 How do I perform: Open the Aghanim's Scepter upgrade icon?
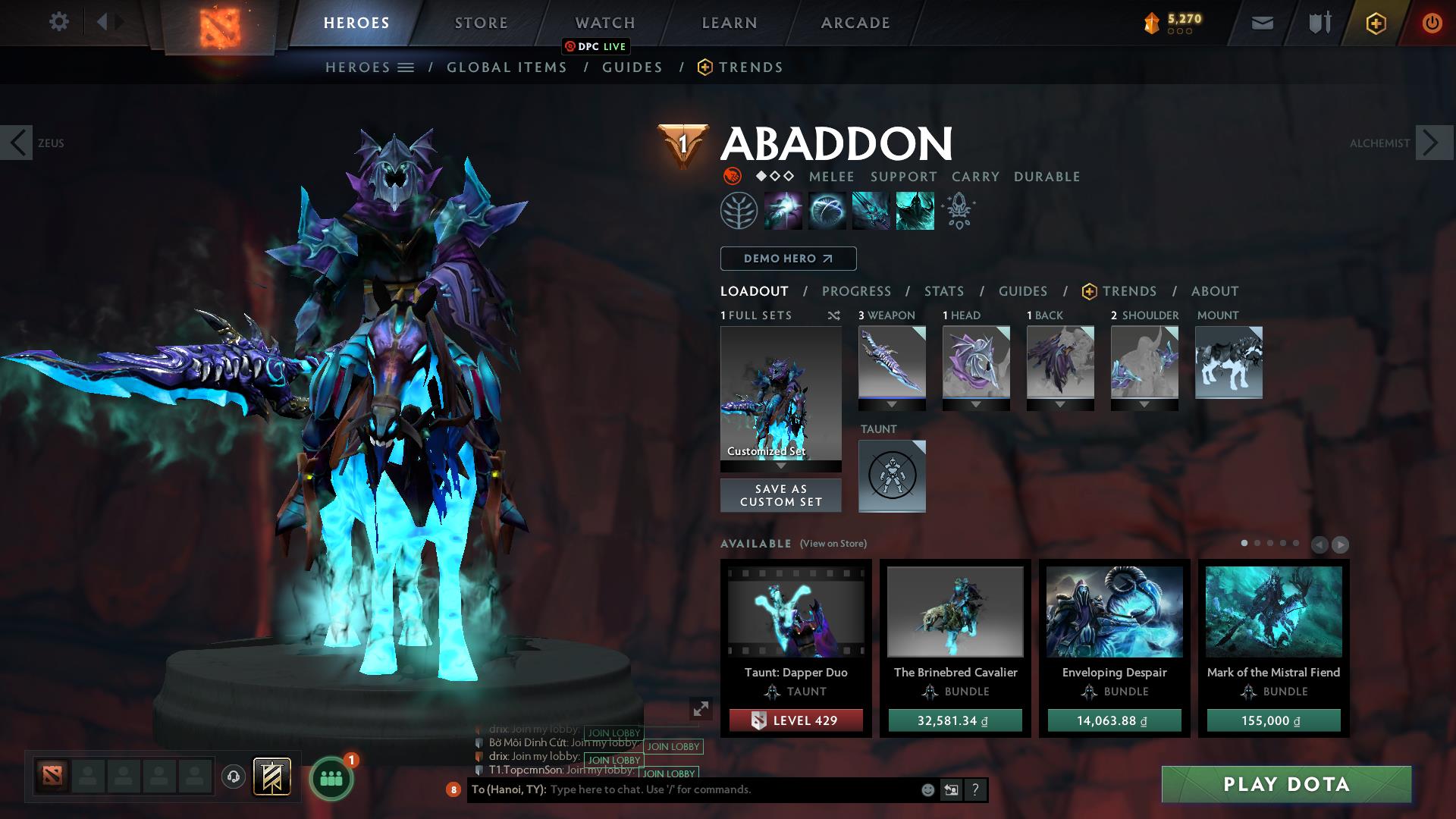(958, 210)
